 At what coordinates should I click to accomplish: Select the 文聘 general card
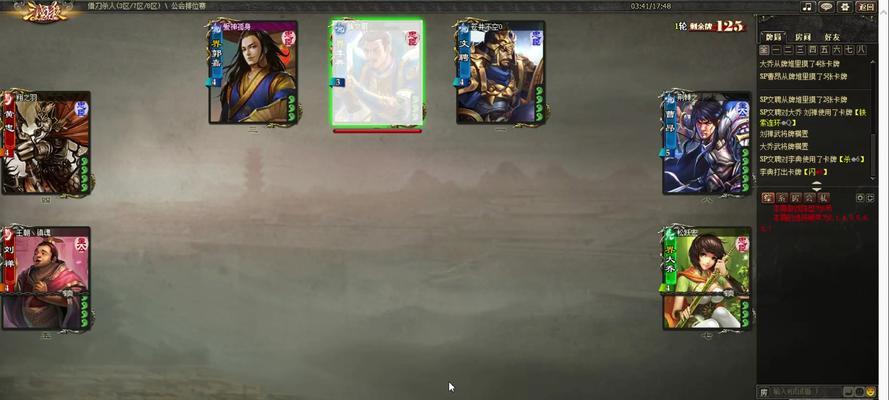[500, 73]
